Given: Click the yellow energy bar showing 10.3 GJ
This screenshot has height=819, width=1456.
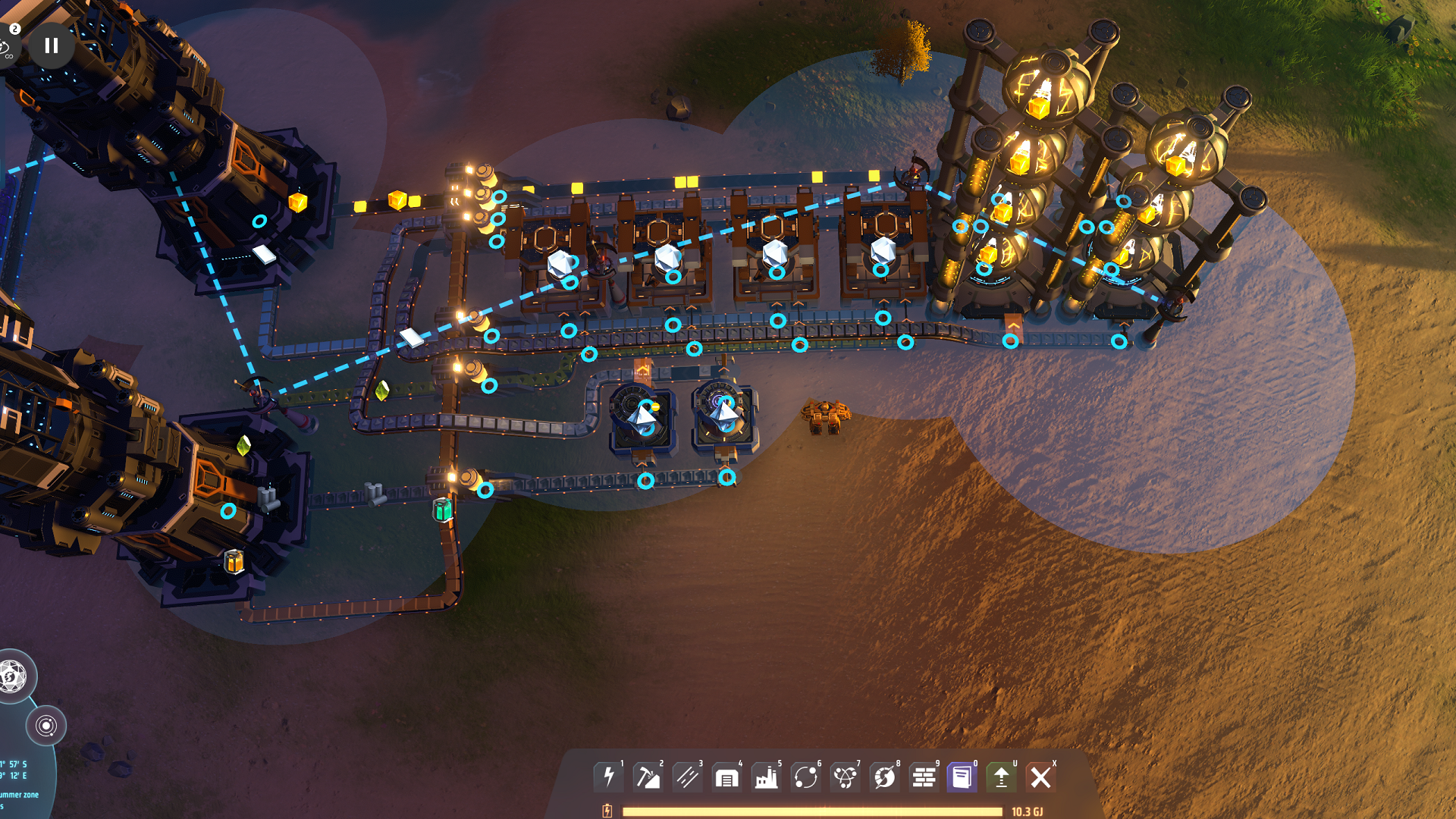Looking at the screenshot, I should 811,810.
